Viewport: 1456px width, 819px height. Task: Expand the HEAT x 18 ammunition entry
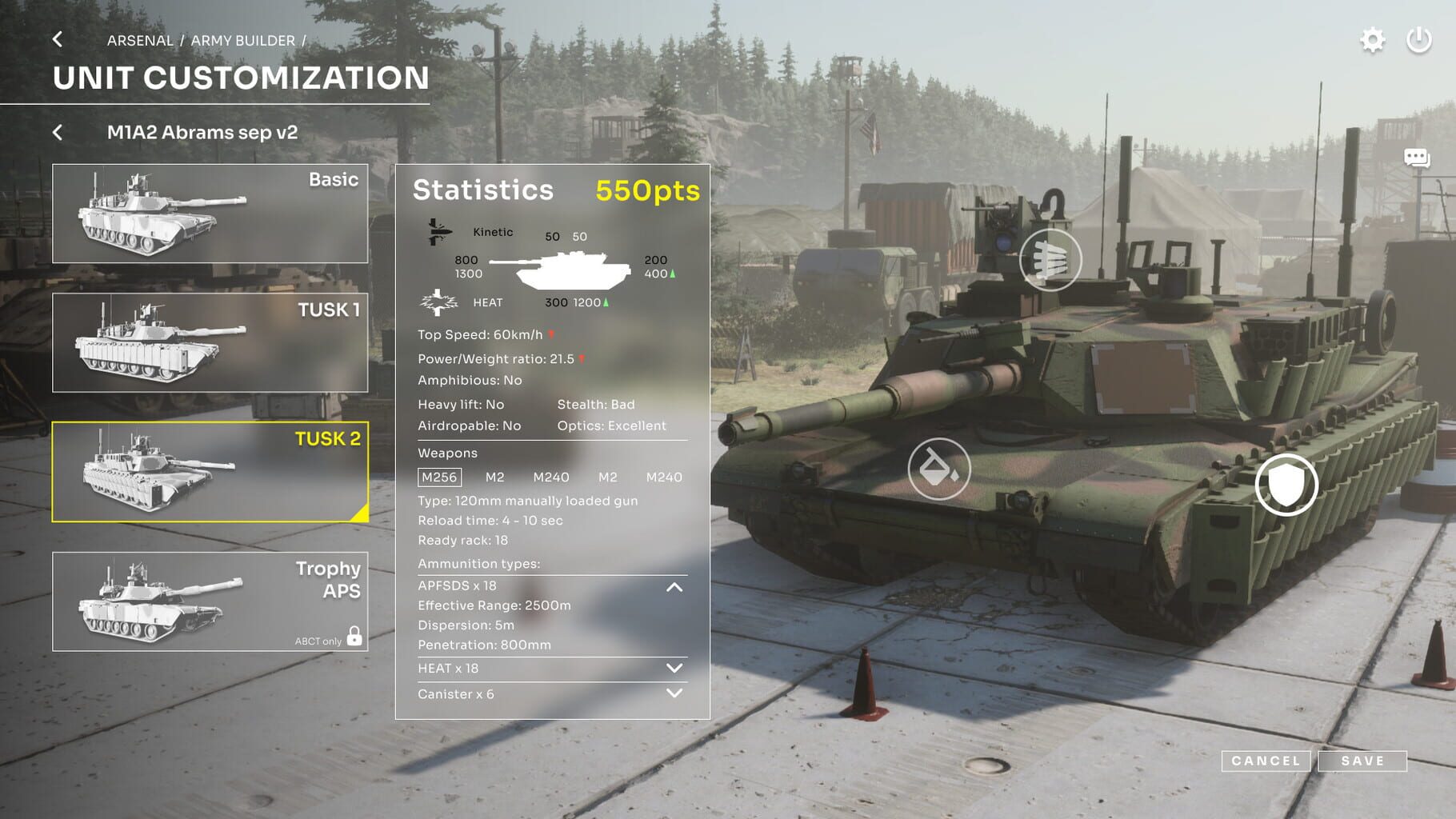674,667
